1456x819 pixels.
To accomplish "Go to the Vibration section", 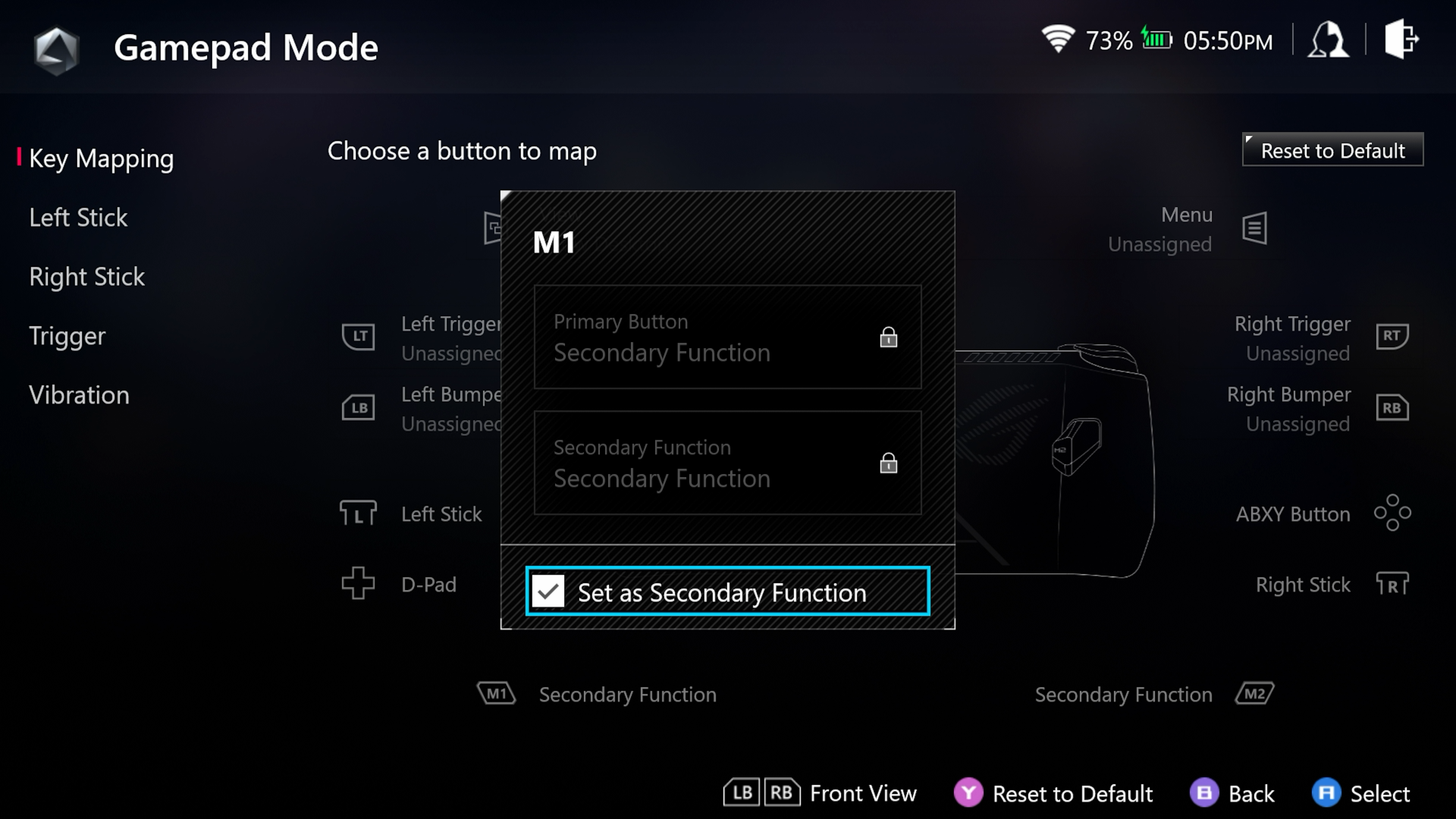I will [x=79, y=395].
